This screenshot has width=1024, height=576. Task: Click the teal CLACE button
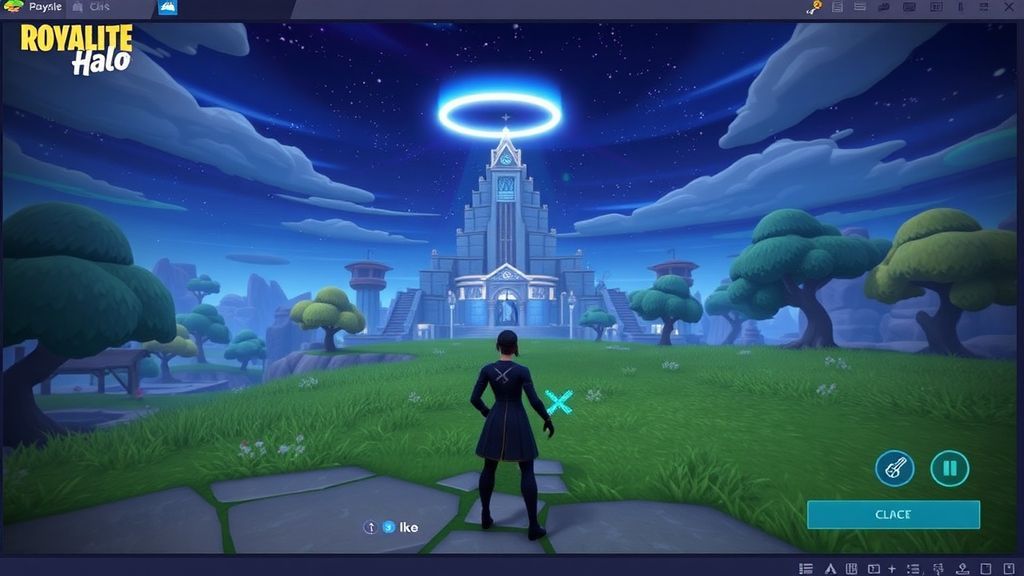click(x=893, y=515)
